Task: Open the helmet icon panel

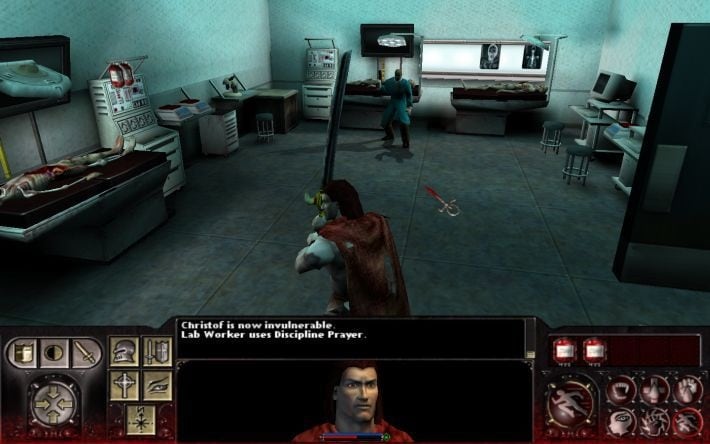Action: [125, 351]
